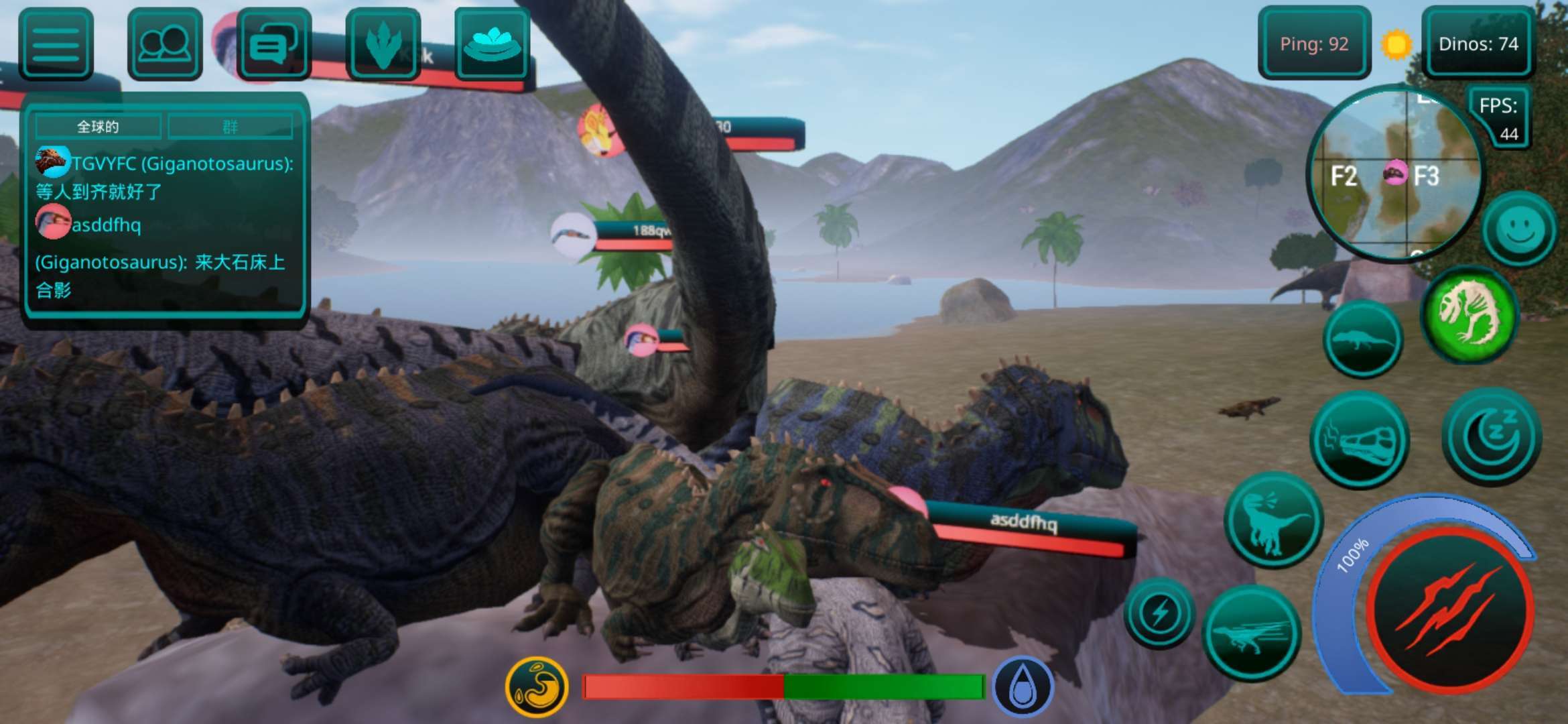The height and width of the screenshot is (724, 1568).
Task: Tap the lightning bolt ability
Action: (1159, 613)
